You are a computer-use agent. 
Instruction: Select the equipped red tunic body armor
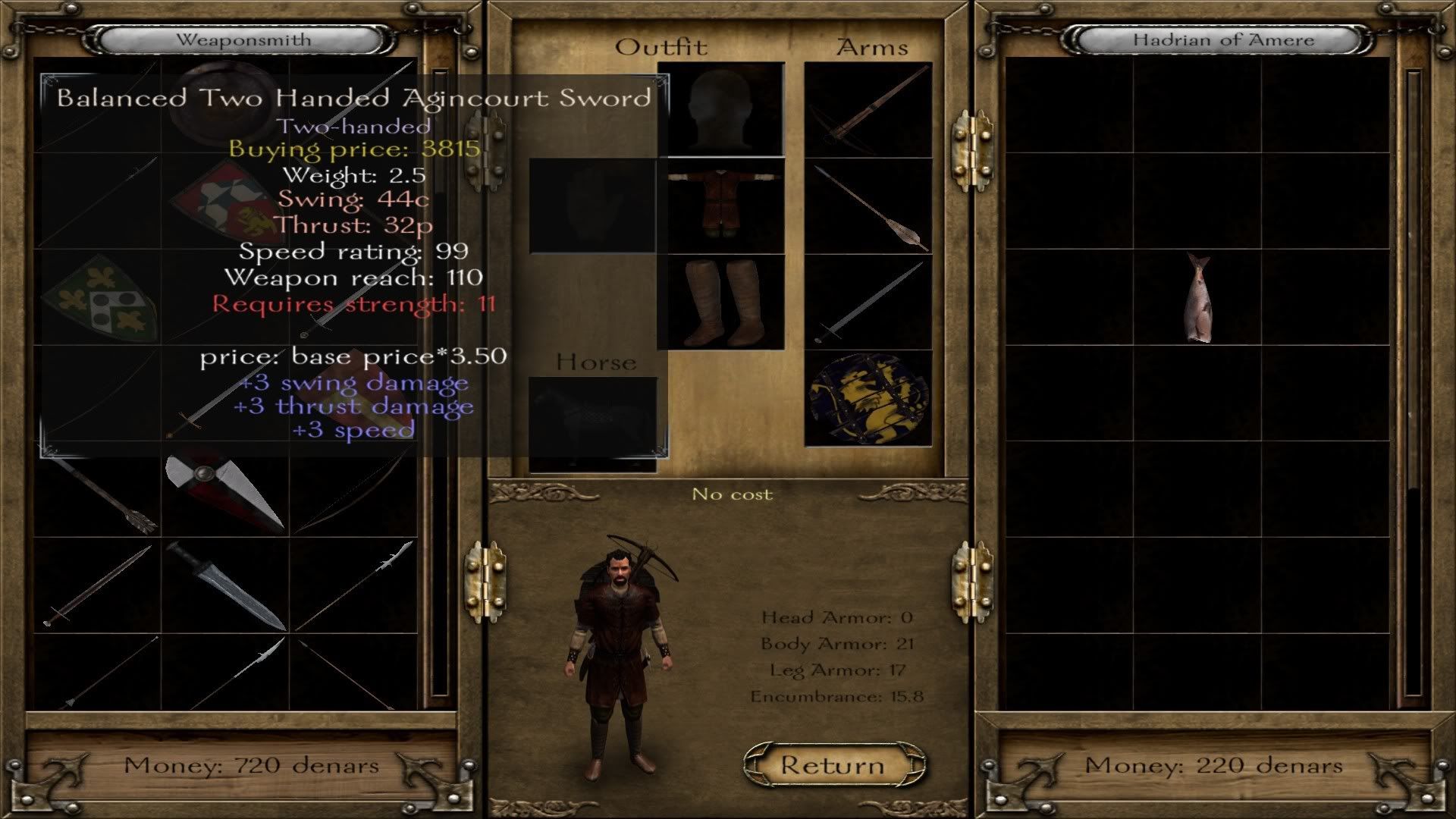click(x=720, y=206)
